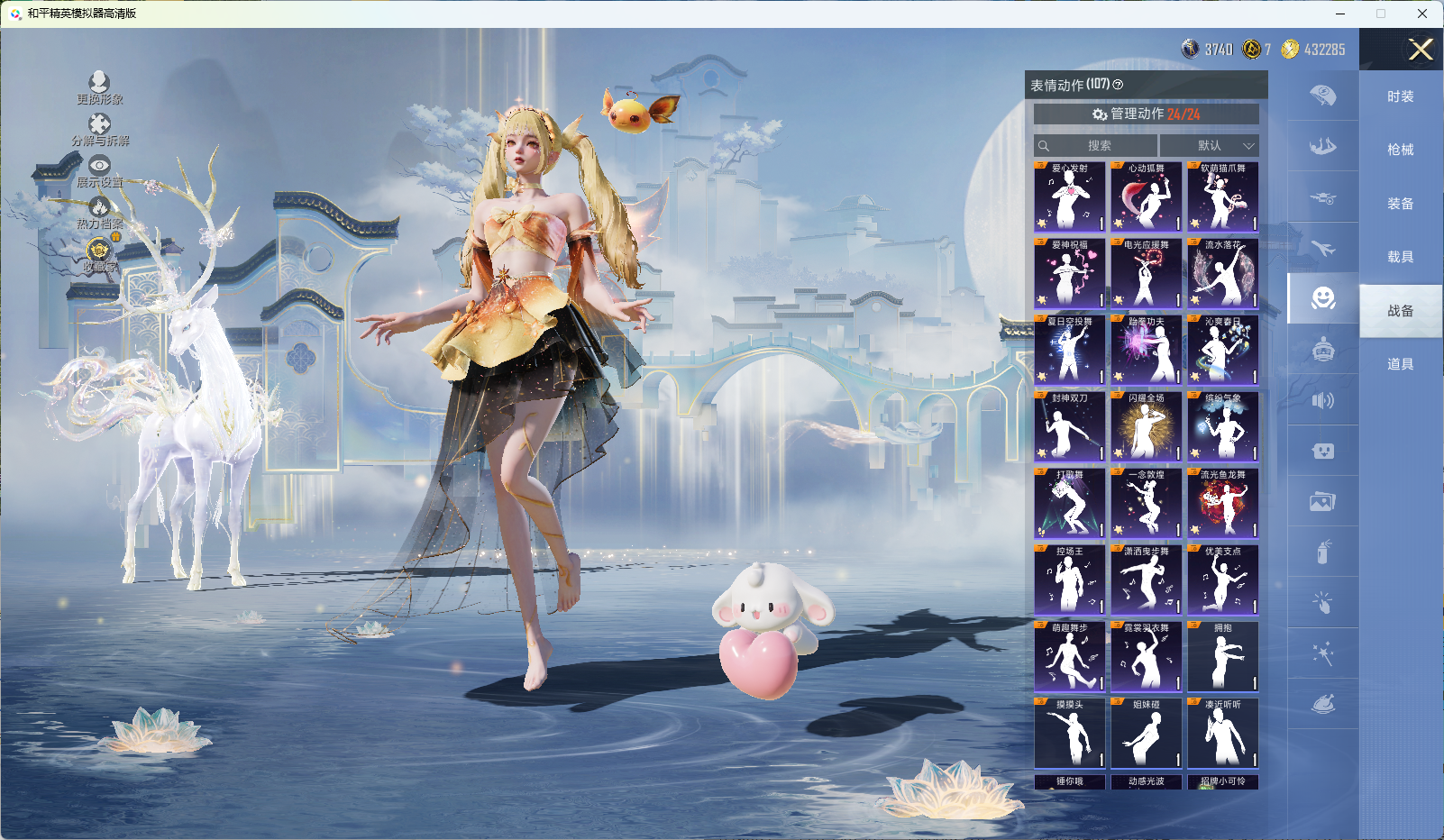Minimize the emulator window
This screenshot has height=840, width=1444.
(1340, 14)
